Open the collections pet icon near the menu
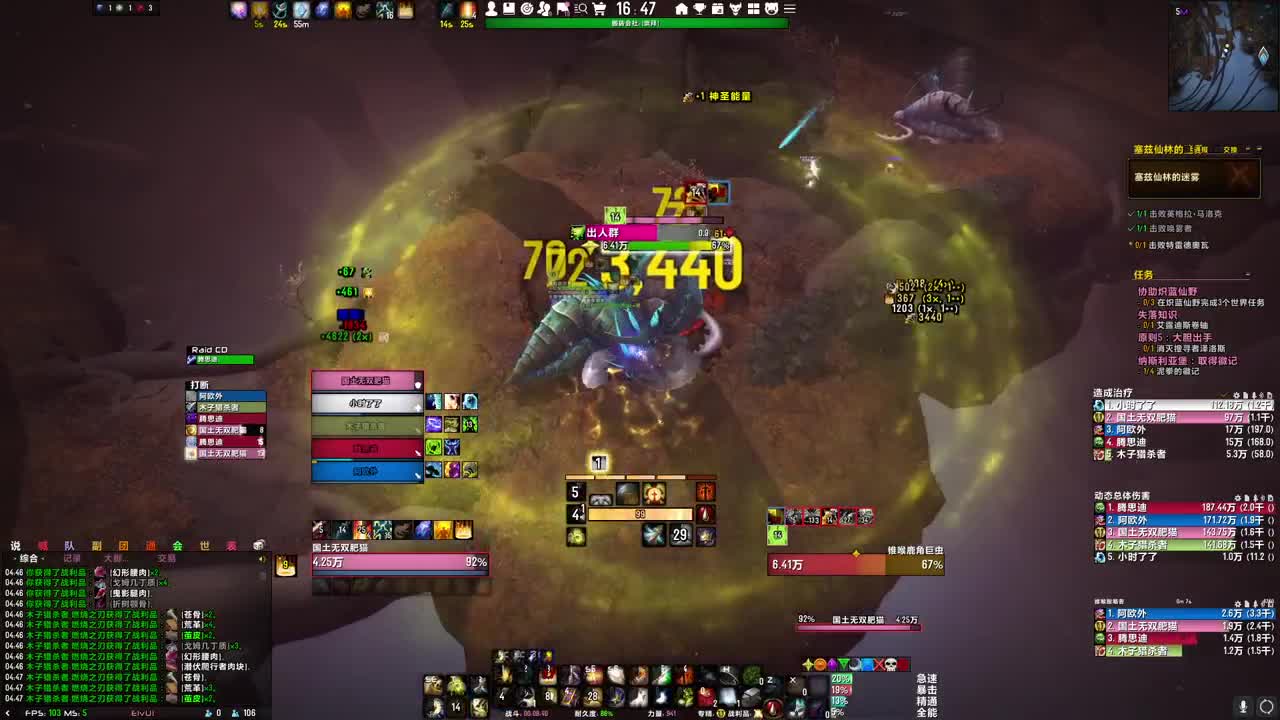 click(771, 8)
